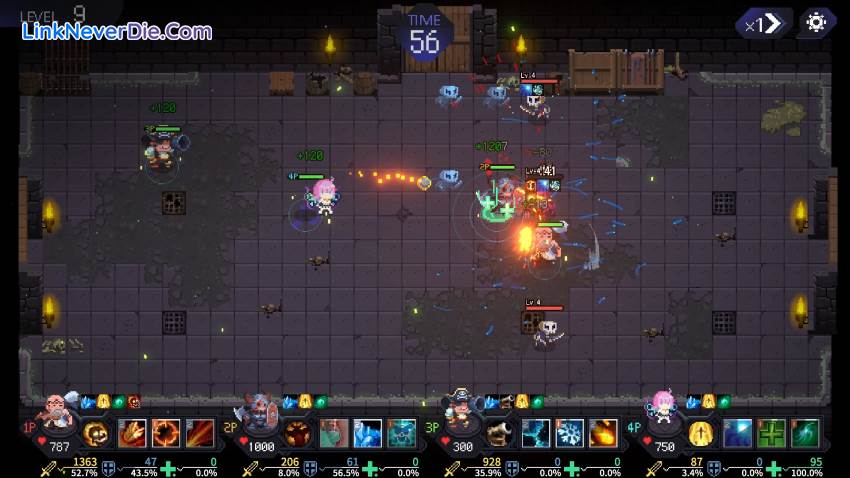This screenshot has height=478, width=850.
Task: Activate 2P's dark horned beast ultimate
Action: tap(297, 433)
